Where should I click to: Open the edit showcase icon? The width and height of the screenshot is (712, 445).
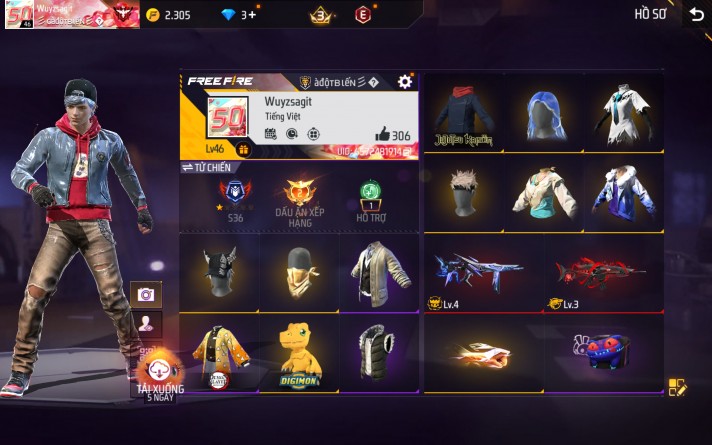point(677,387)
